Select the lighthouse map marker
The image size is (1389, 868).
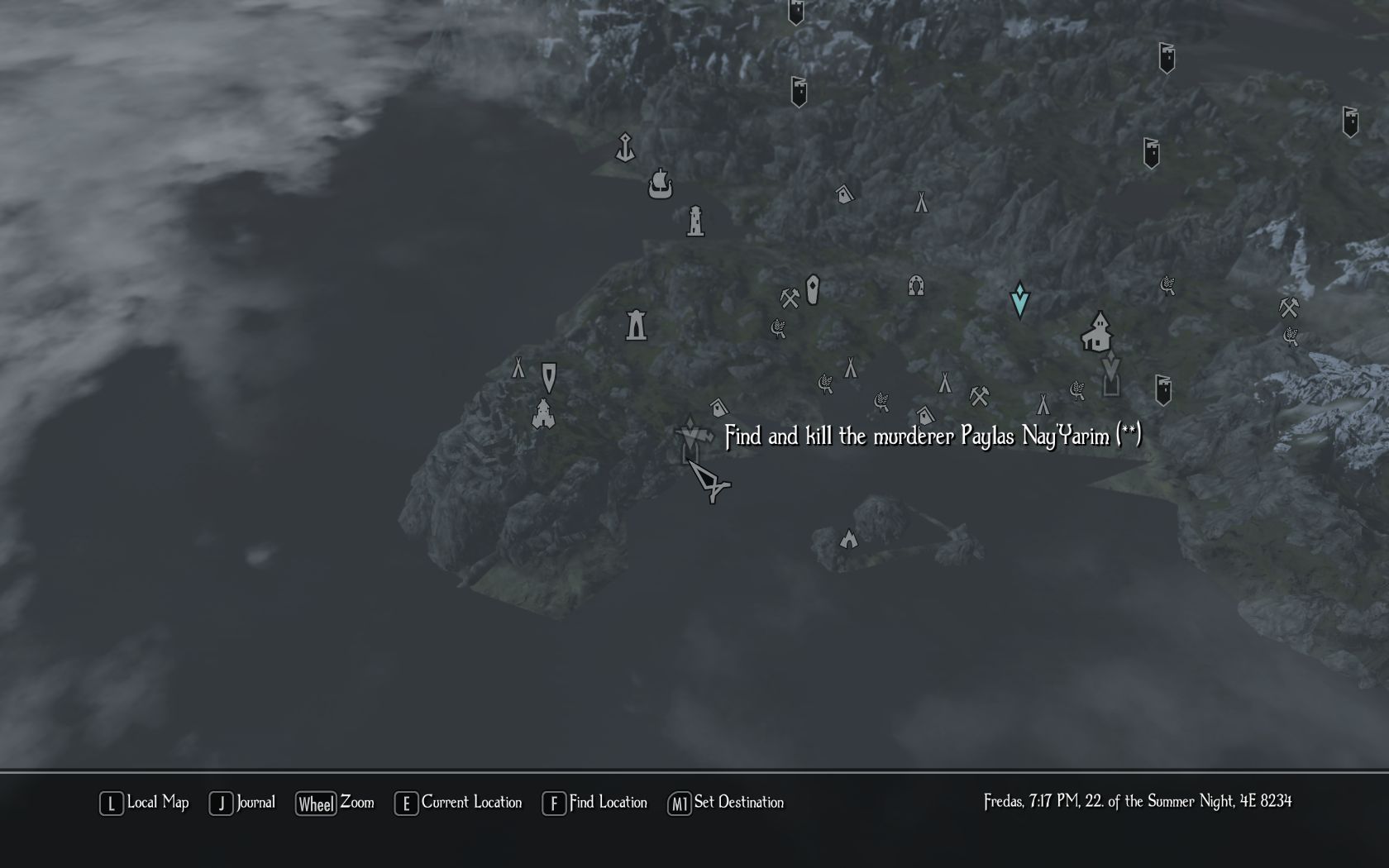695,221
